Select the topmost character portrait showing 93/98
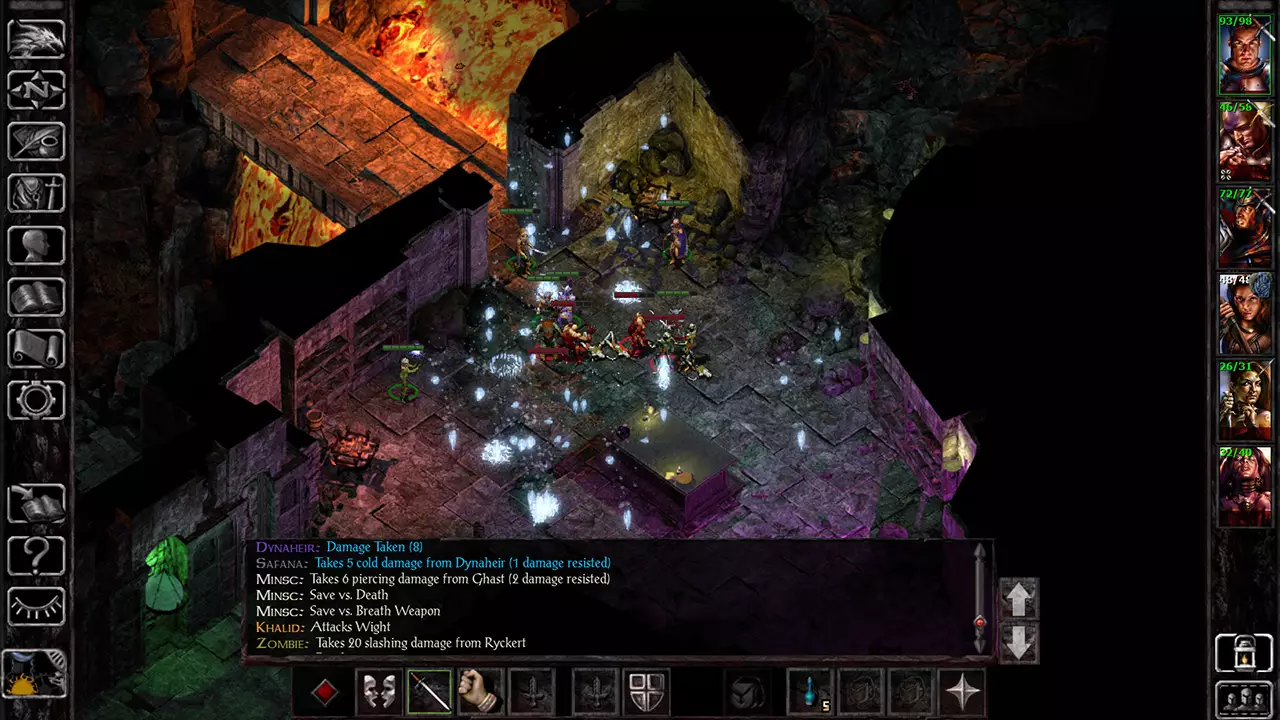The height and width of the screenshot is (720, 1280). [x=1245, y=55]
